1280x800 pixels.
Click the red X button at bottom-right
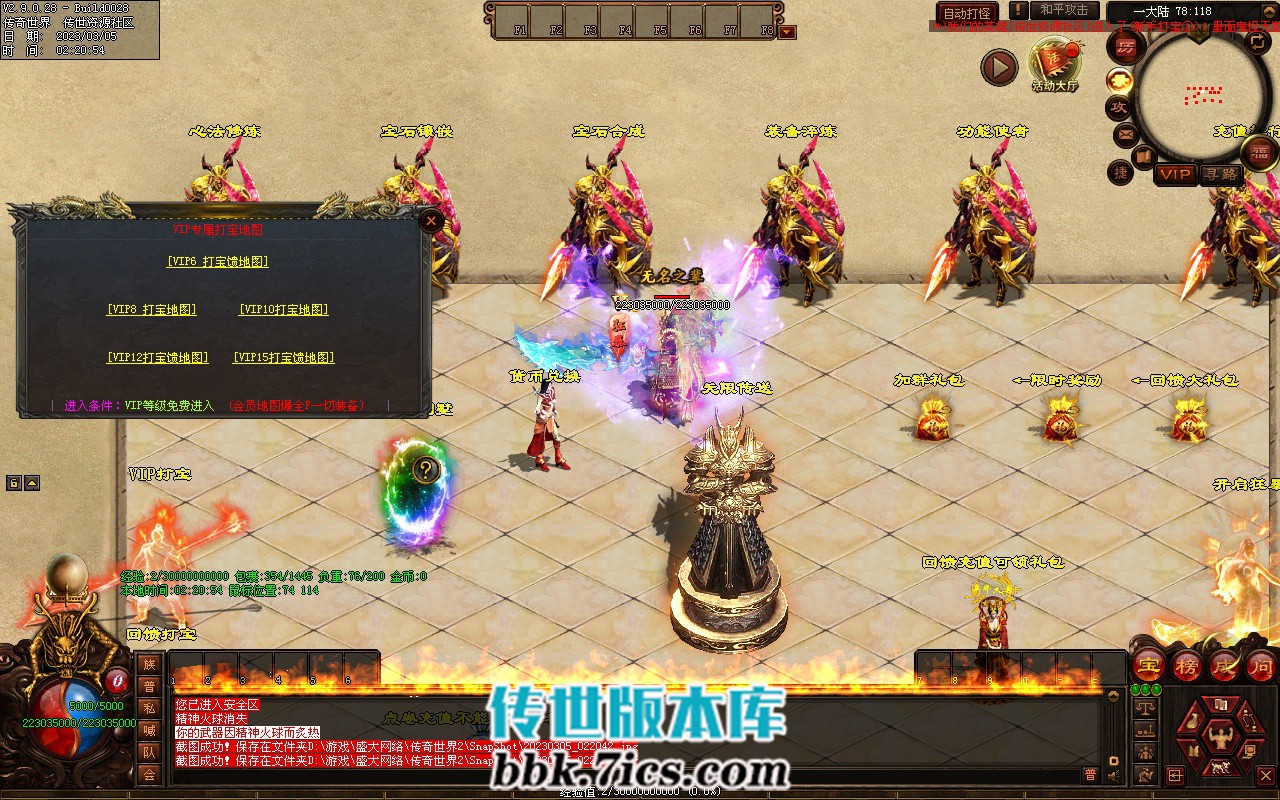point(1265,775)
